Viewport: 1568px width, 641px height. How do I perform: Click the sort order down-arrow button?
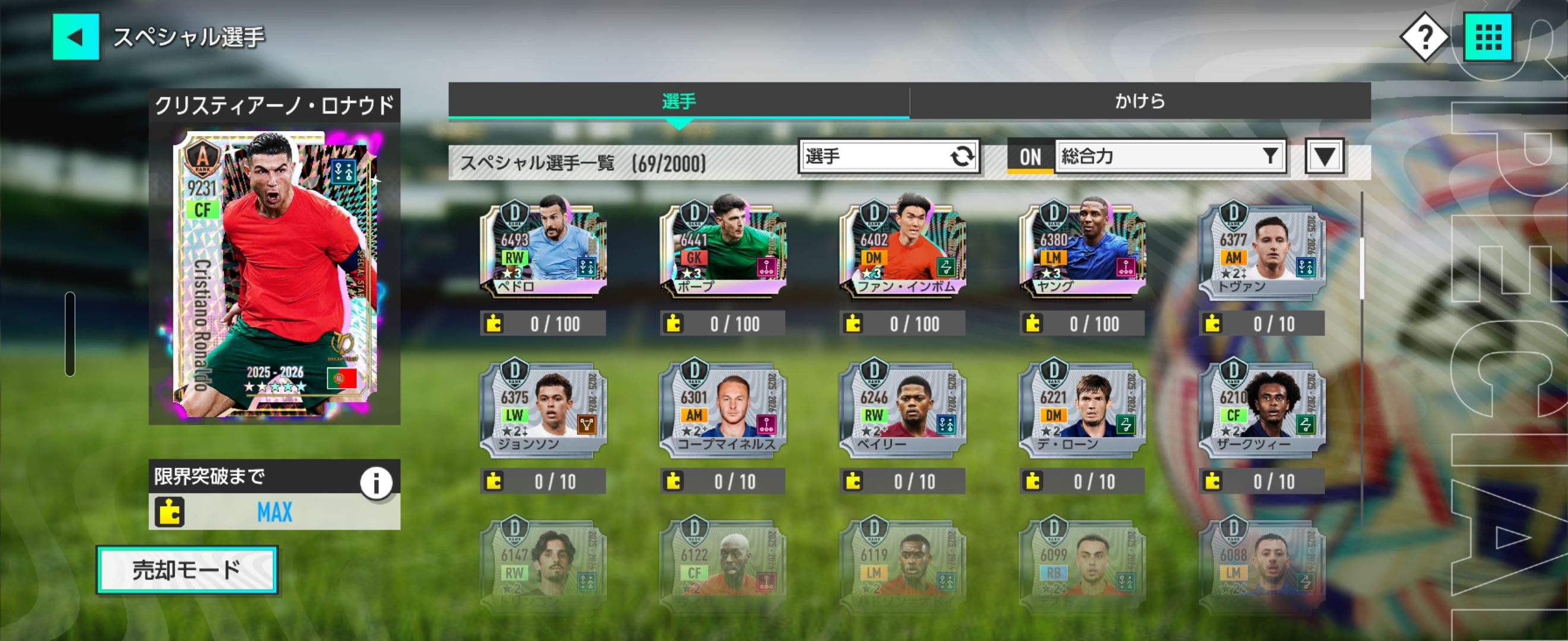click(1324, 157)
